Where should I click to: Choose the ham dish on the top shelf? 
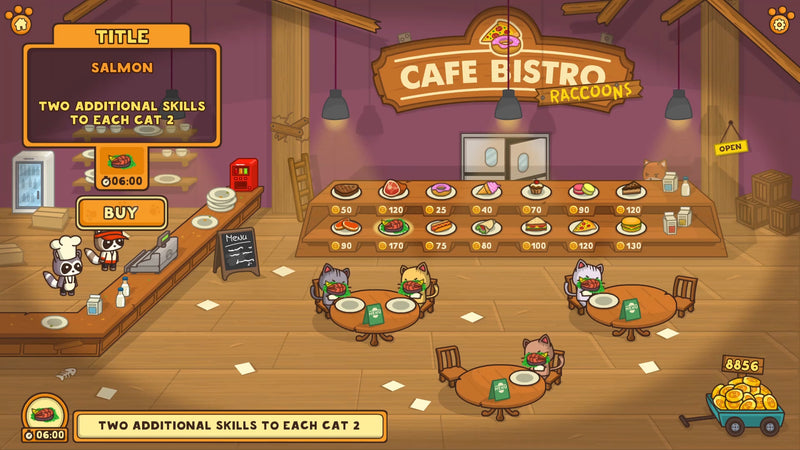pyautogui.click(x=393, y=190)
